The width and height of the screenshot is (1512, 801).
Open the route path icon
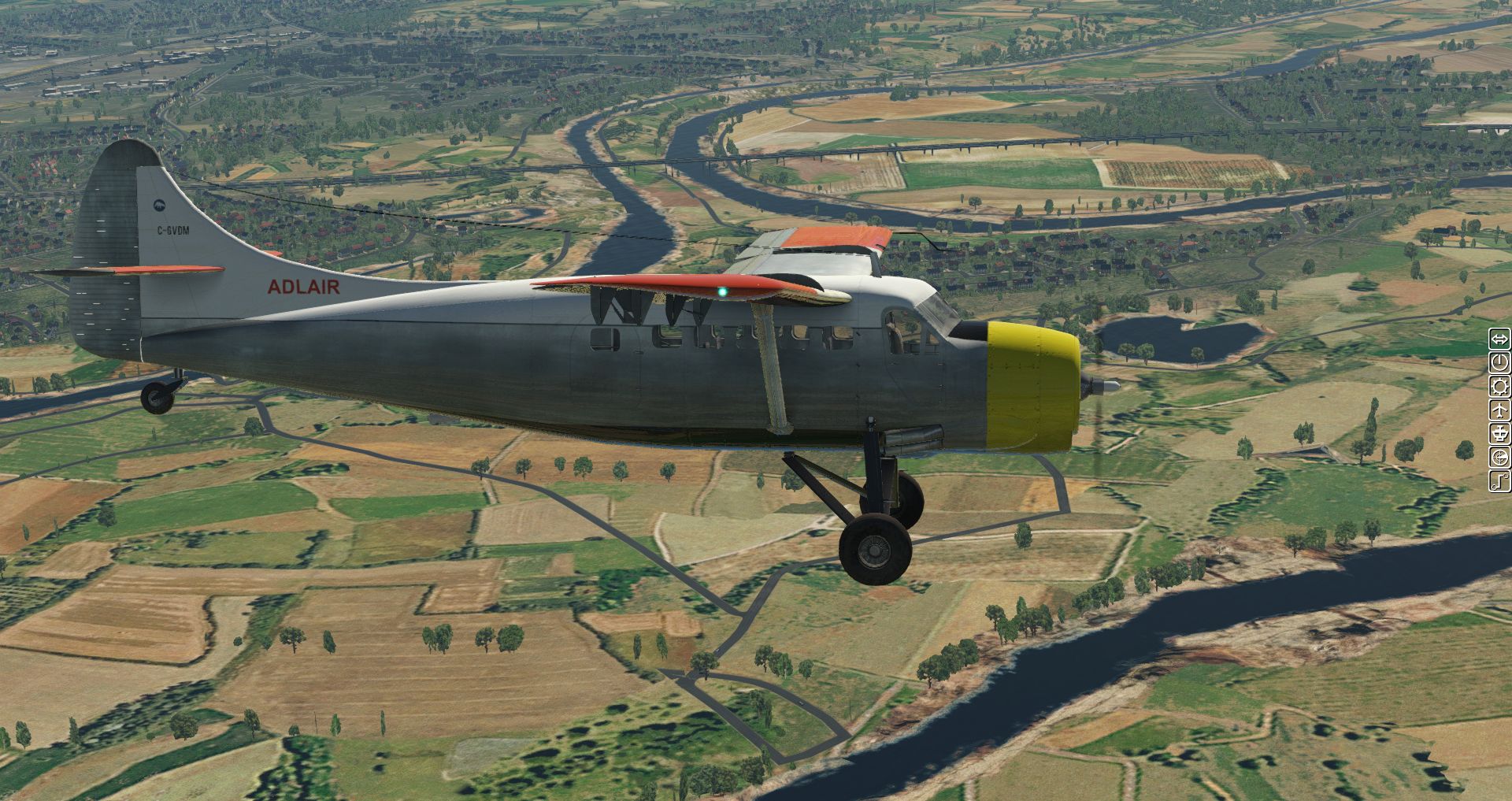point(1499,480)
